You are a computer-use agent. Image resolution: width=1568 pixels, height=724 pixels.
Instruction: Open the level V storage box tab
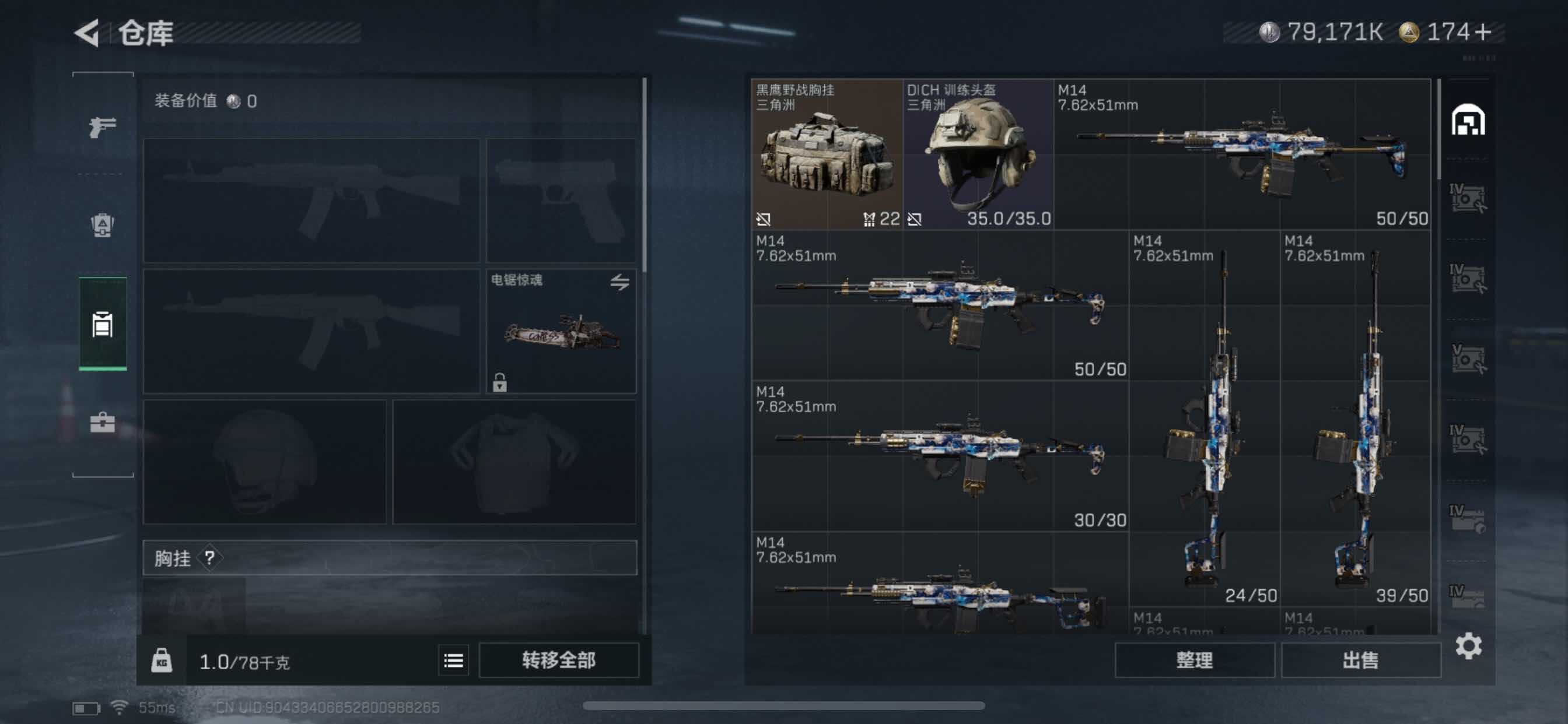[x=1468, y=359]
